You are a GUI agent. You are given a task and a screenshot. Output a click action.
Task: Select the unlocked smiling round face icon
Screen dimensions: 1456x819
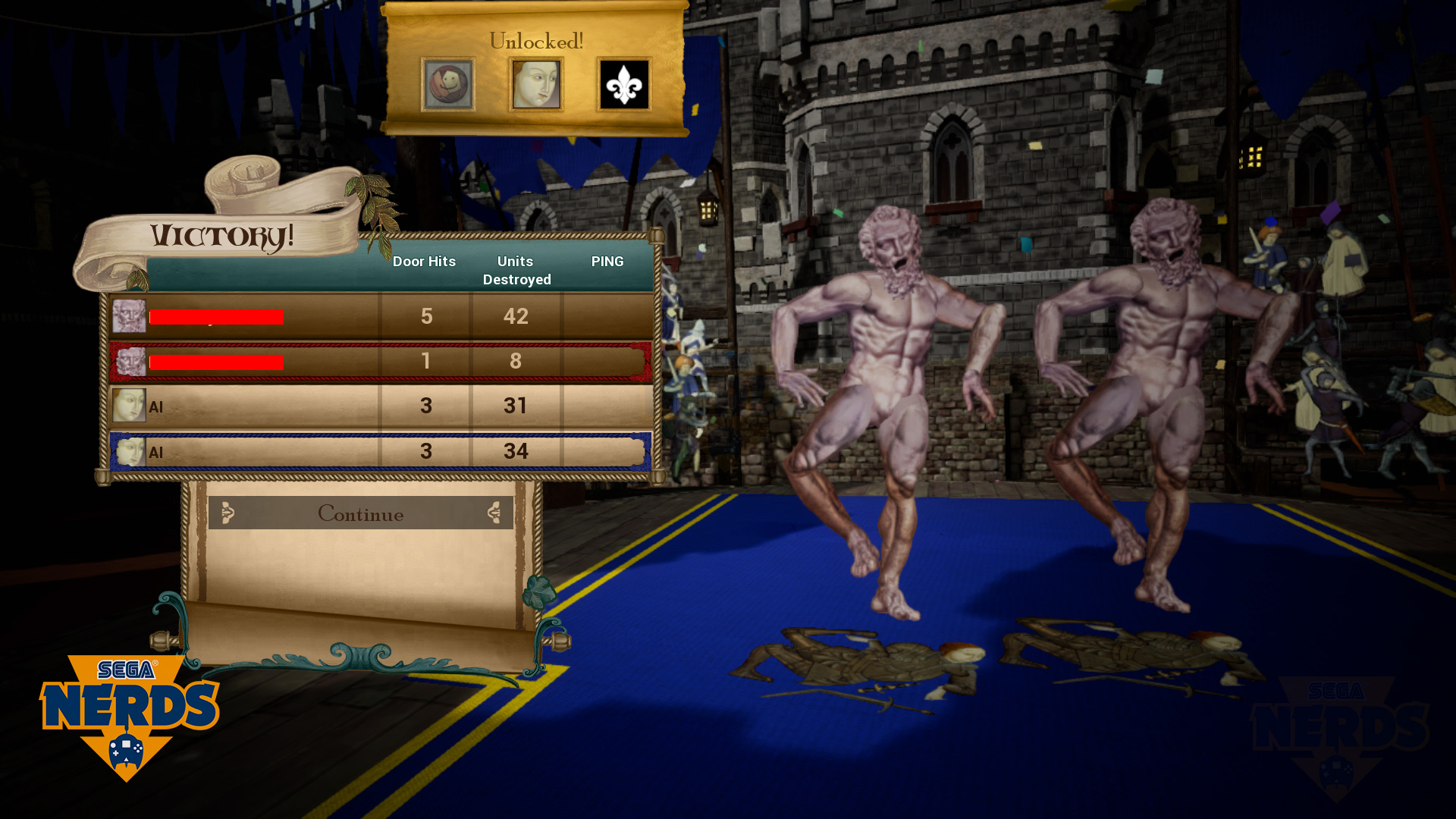448,85
